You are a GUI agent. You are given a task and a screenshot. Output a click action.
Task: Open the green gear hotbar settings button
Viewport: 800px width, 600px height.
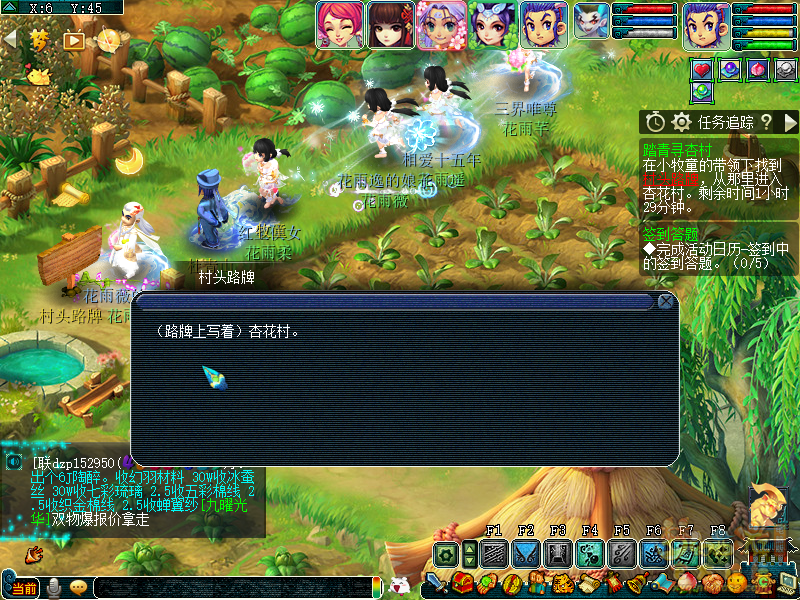coord(446,553)
